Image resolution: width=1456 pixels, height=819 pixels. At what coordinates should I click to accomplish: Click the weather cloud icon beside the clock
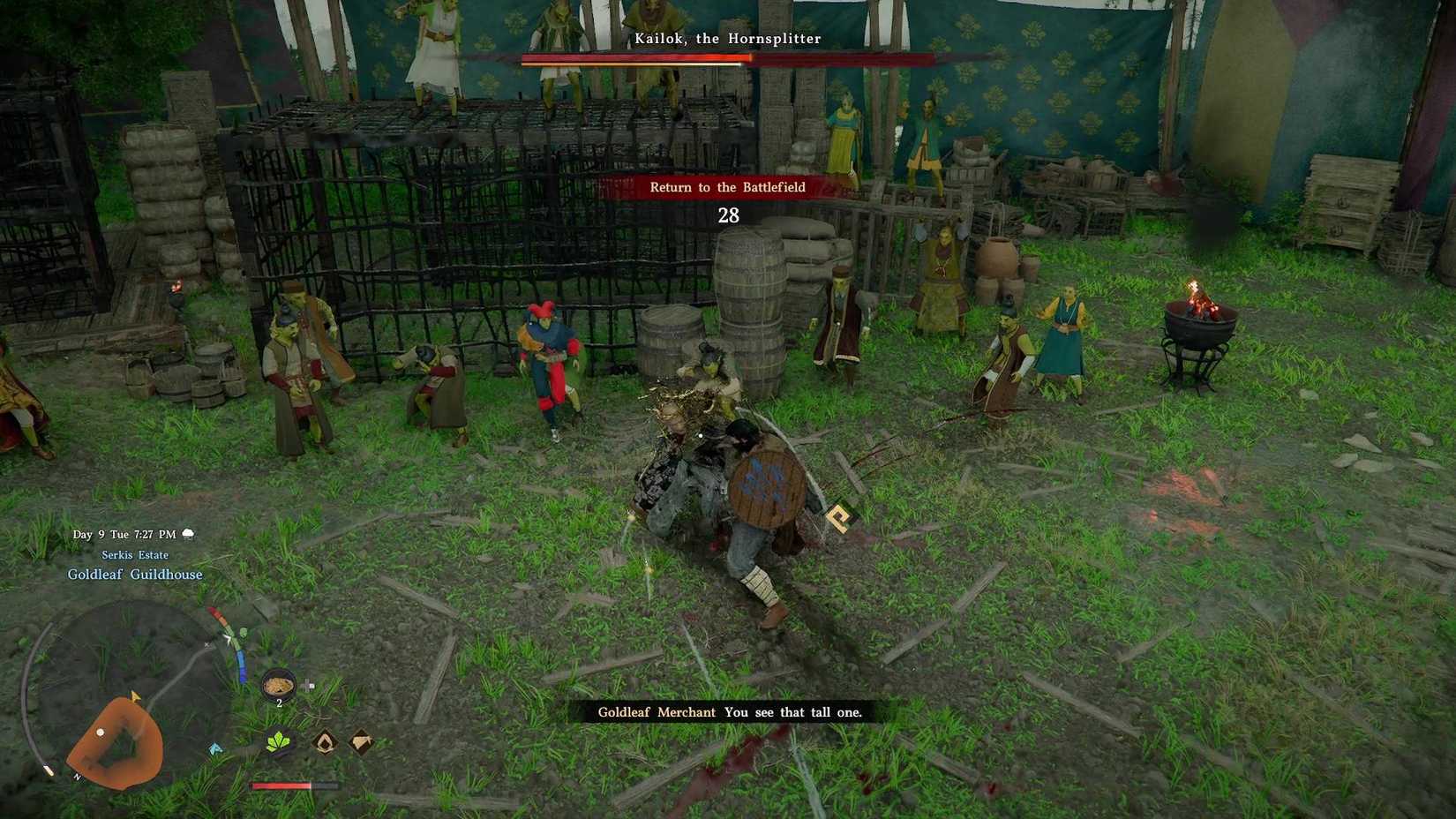[x=188, y=533]
